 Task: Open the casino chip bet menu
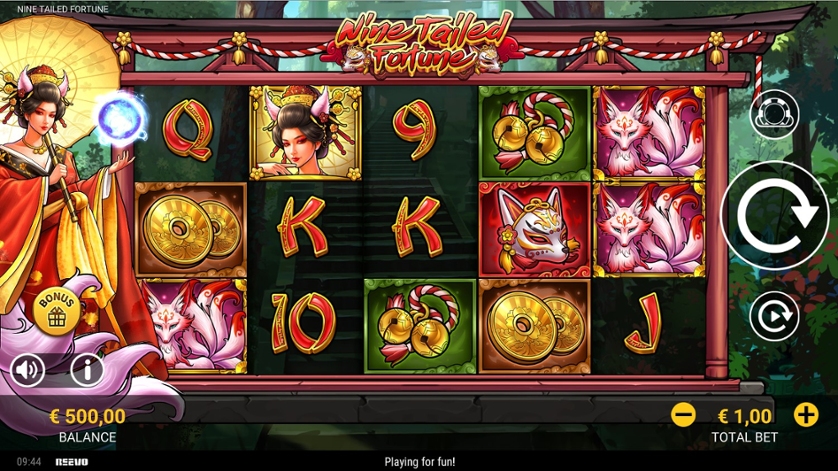point(774,113)
